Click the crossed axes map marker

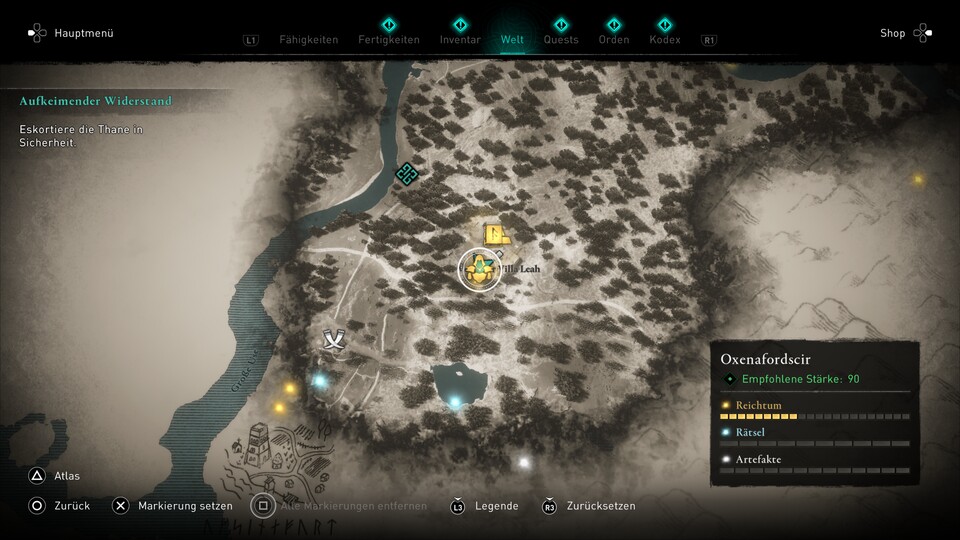[334, 341]
